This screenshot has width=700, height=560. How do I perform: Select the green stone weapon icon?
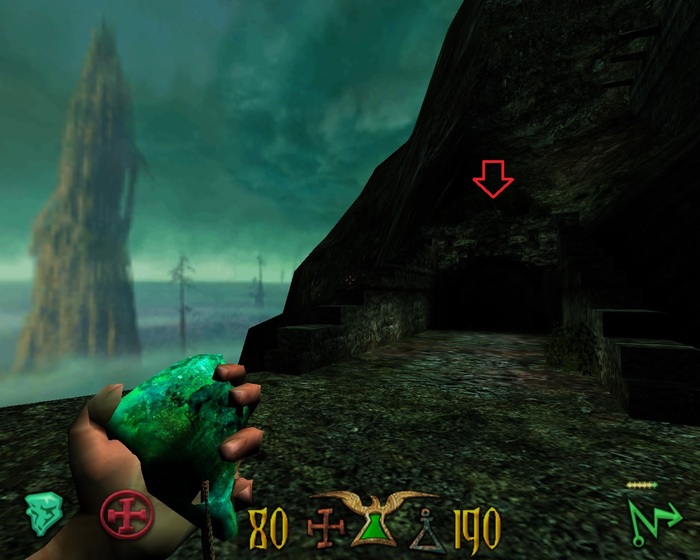click(x=43, y=512)
